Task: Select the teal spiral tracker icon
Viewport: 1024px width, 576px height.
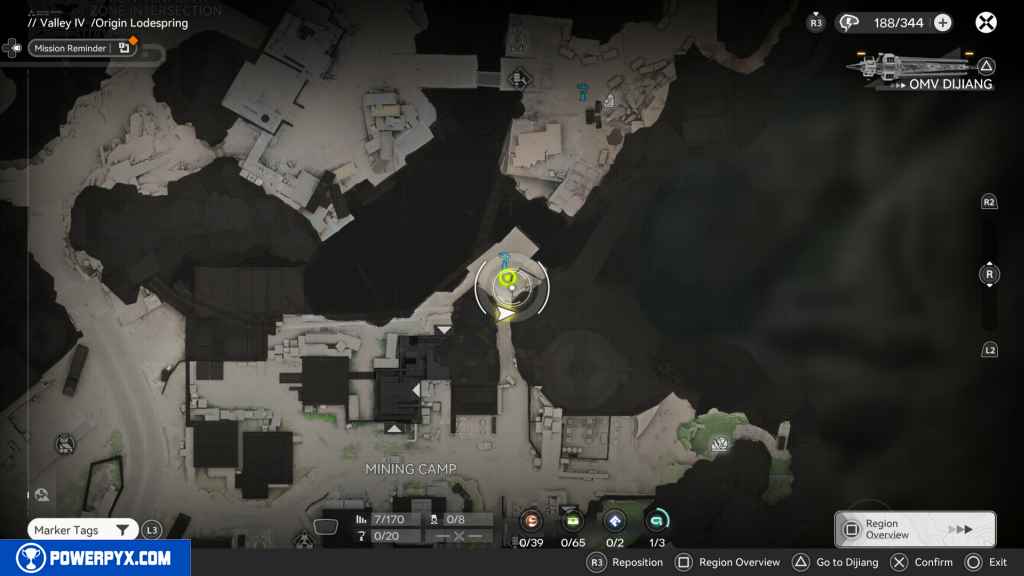Action: 657,520
